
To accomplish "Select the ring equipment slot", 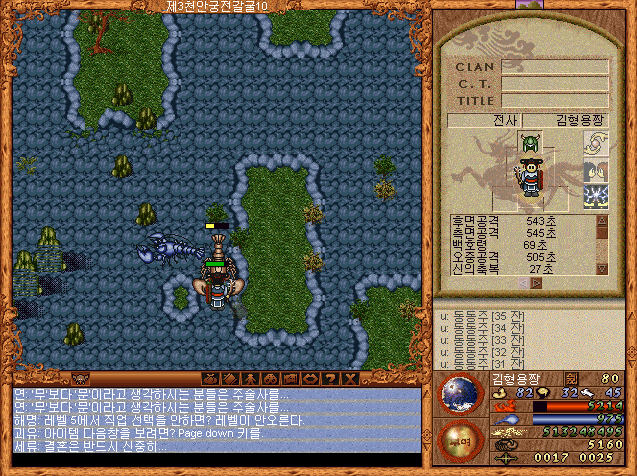I will 596,146.
